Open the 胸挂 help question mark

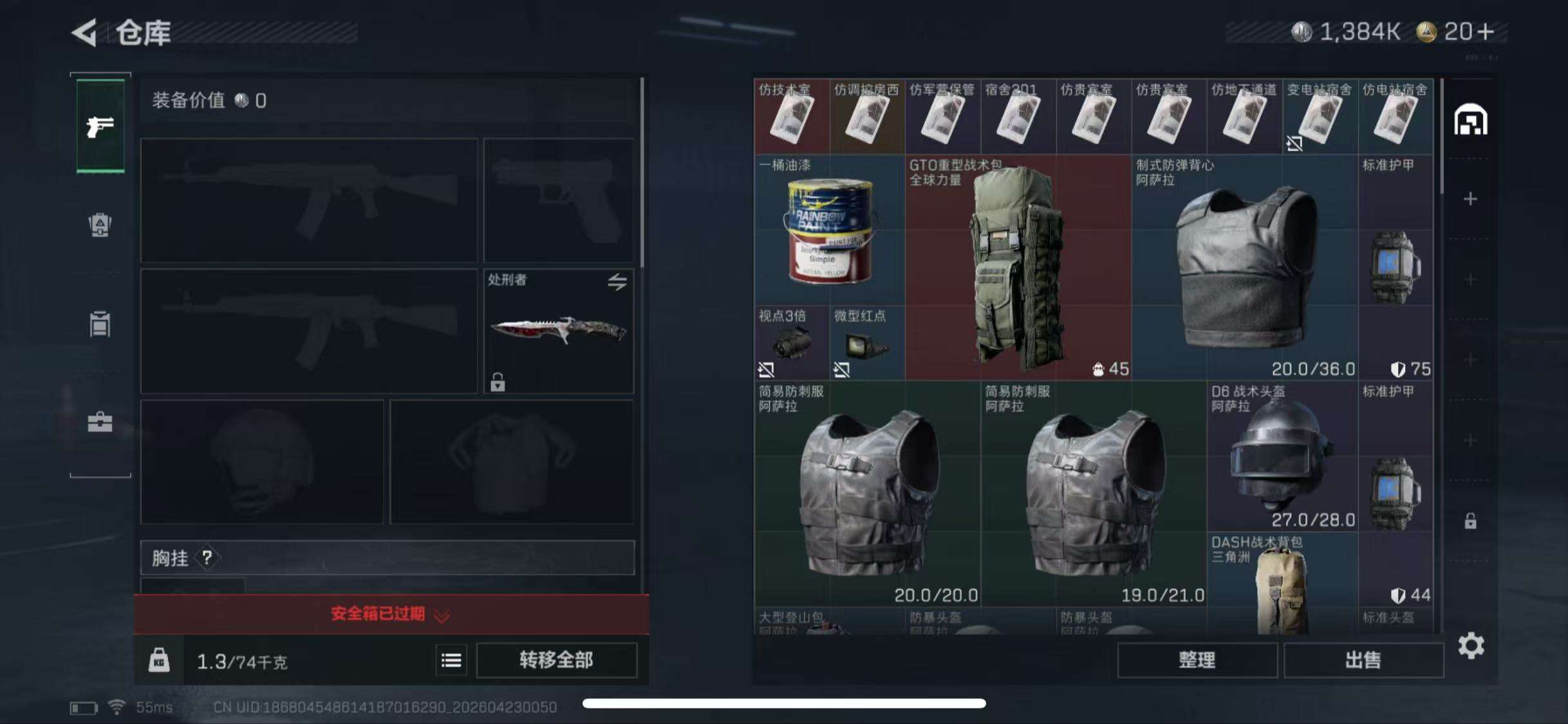coord(207,558)
